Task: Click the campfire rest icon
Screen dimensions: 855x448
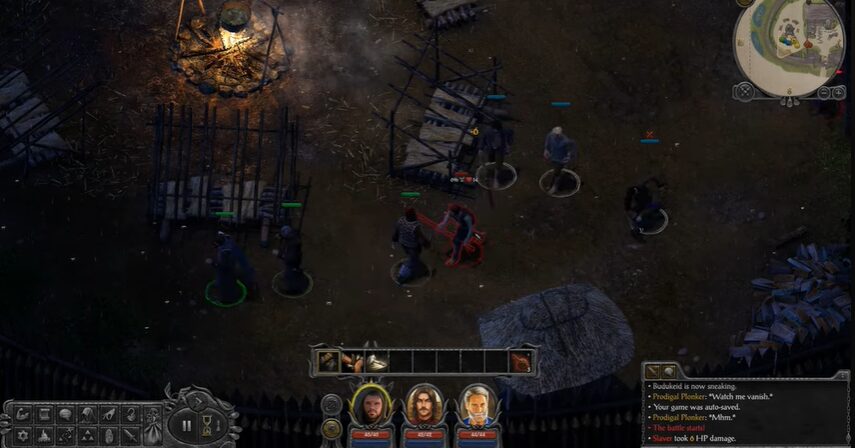Action: (x=43, y=436)
